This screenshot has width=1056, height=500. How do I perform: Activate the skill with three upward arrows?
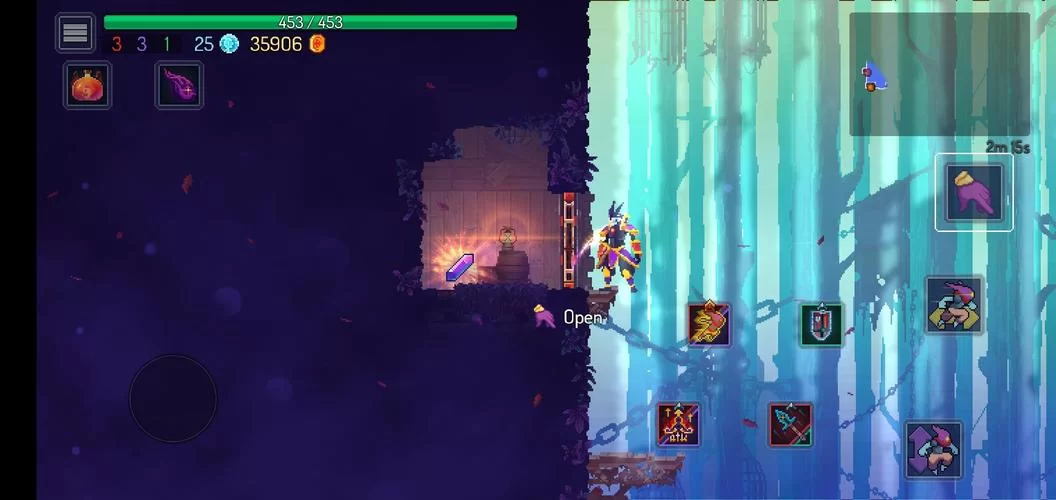(x=678, y=424)
